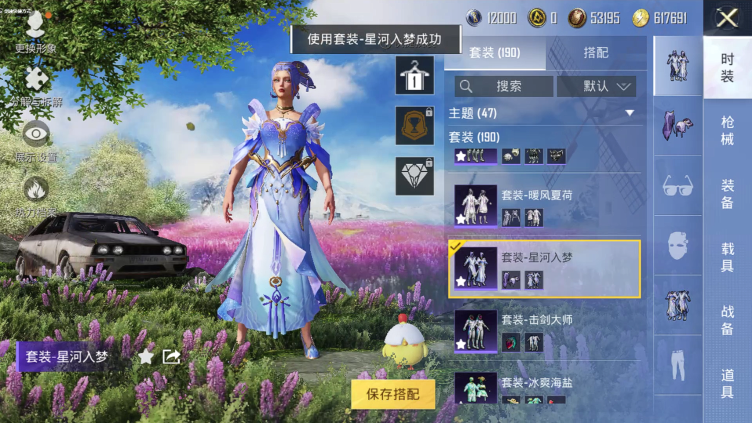The image size is (752, 423).
Task: Click the puzzle piece 分解与拆解 icon
Action: pos(36,84)
